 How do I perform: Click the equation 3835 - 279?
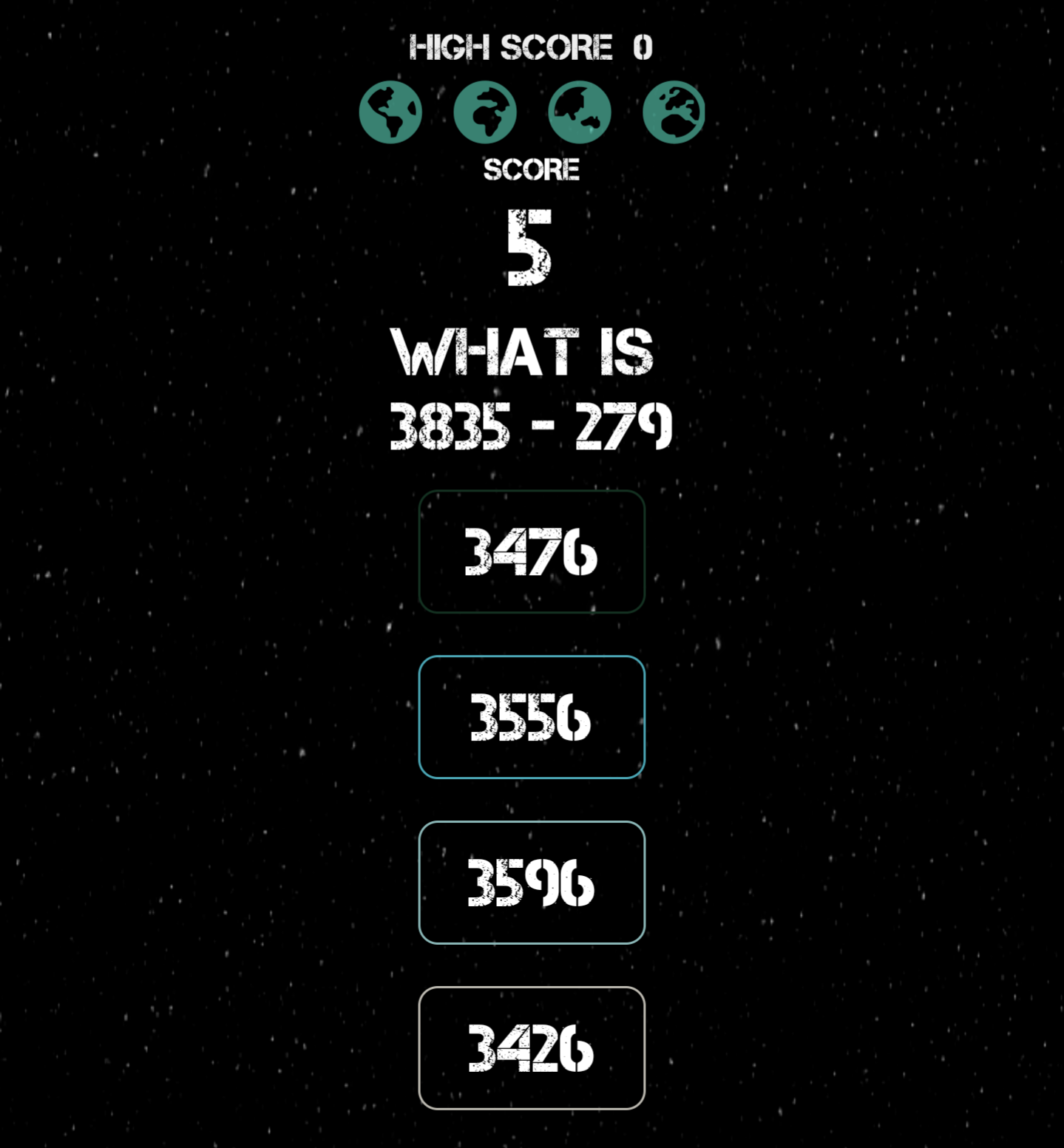532,424
